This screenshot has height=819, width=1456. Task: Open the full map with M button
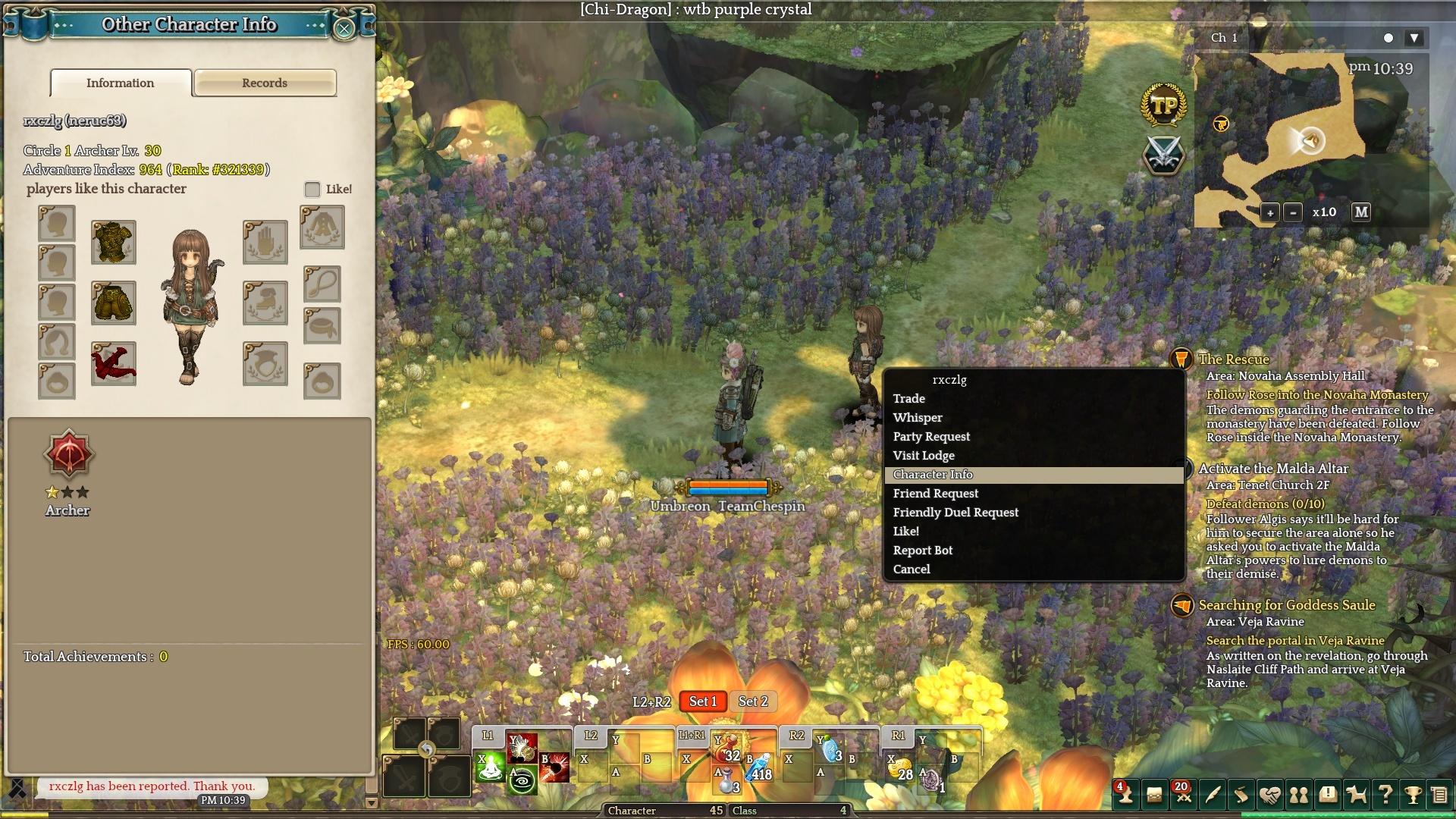[x=1361, y=212]
